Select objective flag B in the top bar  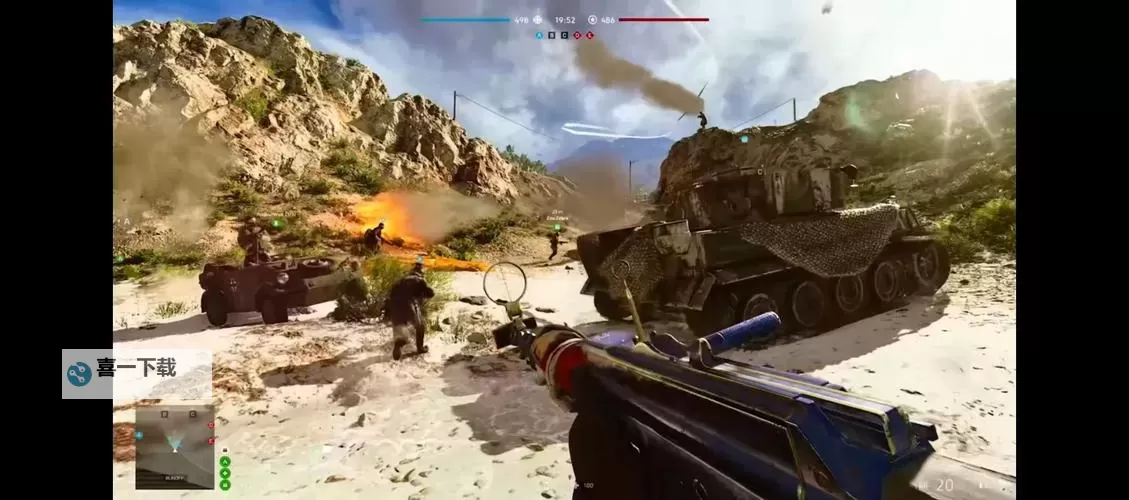pos(553,35)
